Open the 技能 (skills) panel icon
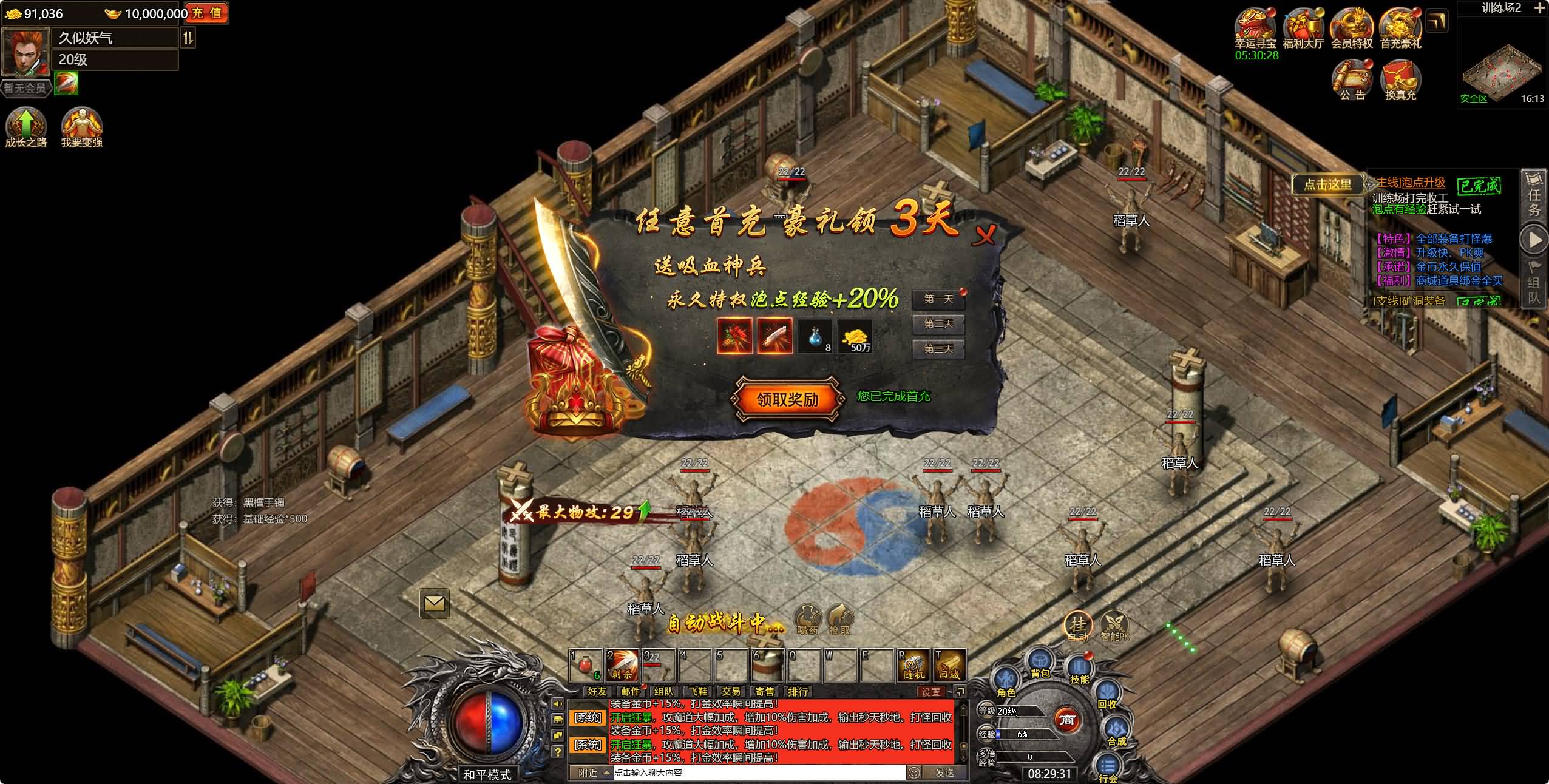Viewport: 1549px width, 784px height. click(1079, 665)
